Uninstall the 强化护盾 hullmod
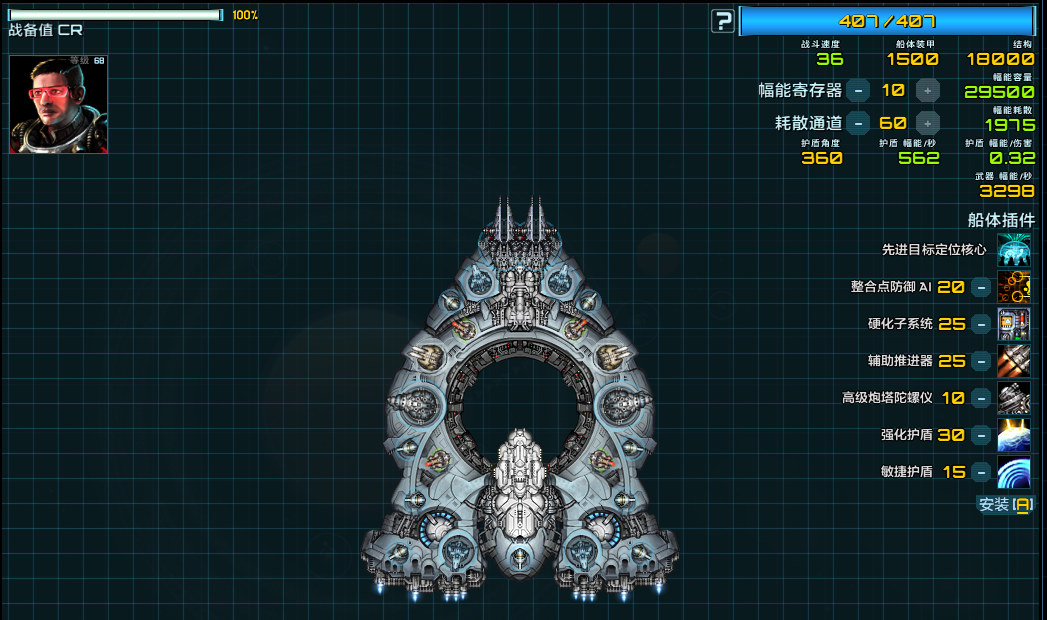This screenshot has width=1047, height=620. tap(982, 435)
